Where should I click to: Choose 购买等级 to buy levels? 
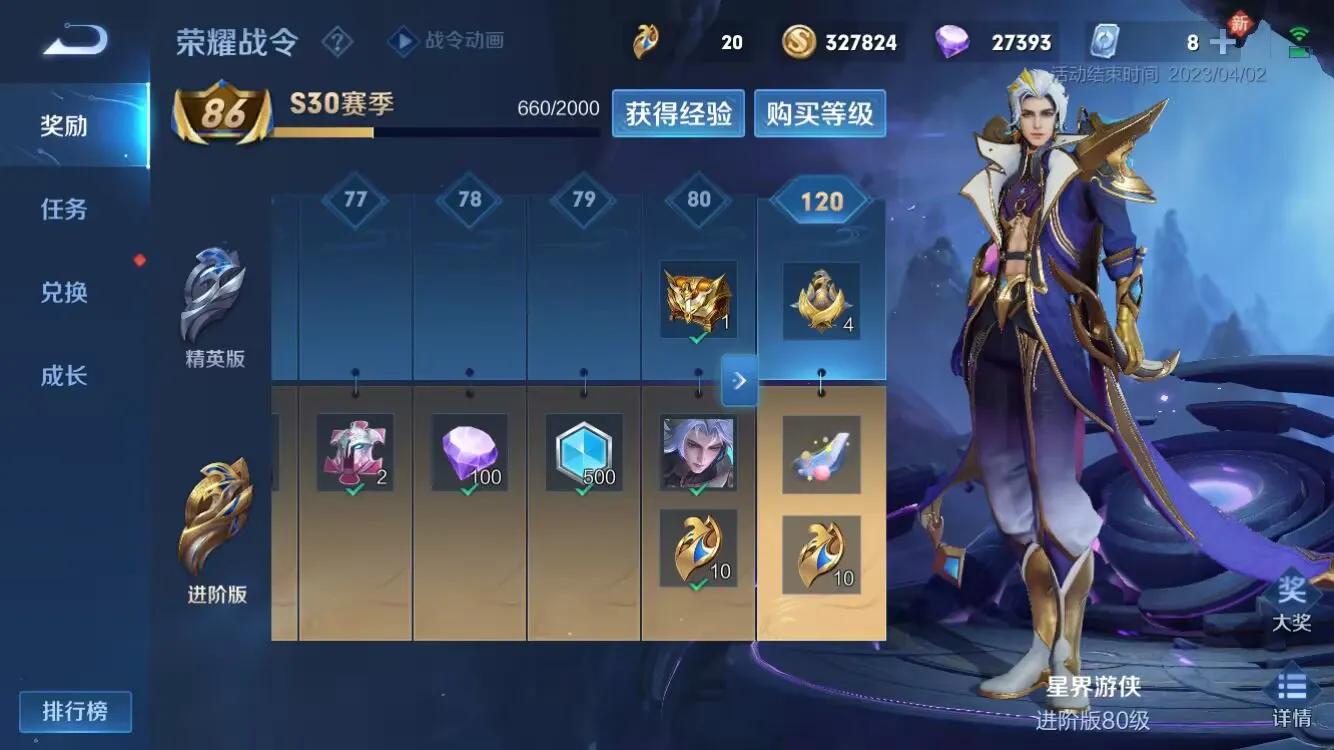pyautogui.click(x=820, y=114)
